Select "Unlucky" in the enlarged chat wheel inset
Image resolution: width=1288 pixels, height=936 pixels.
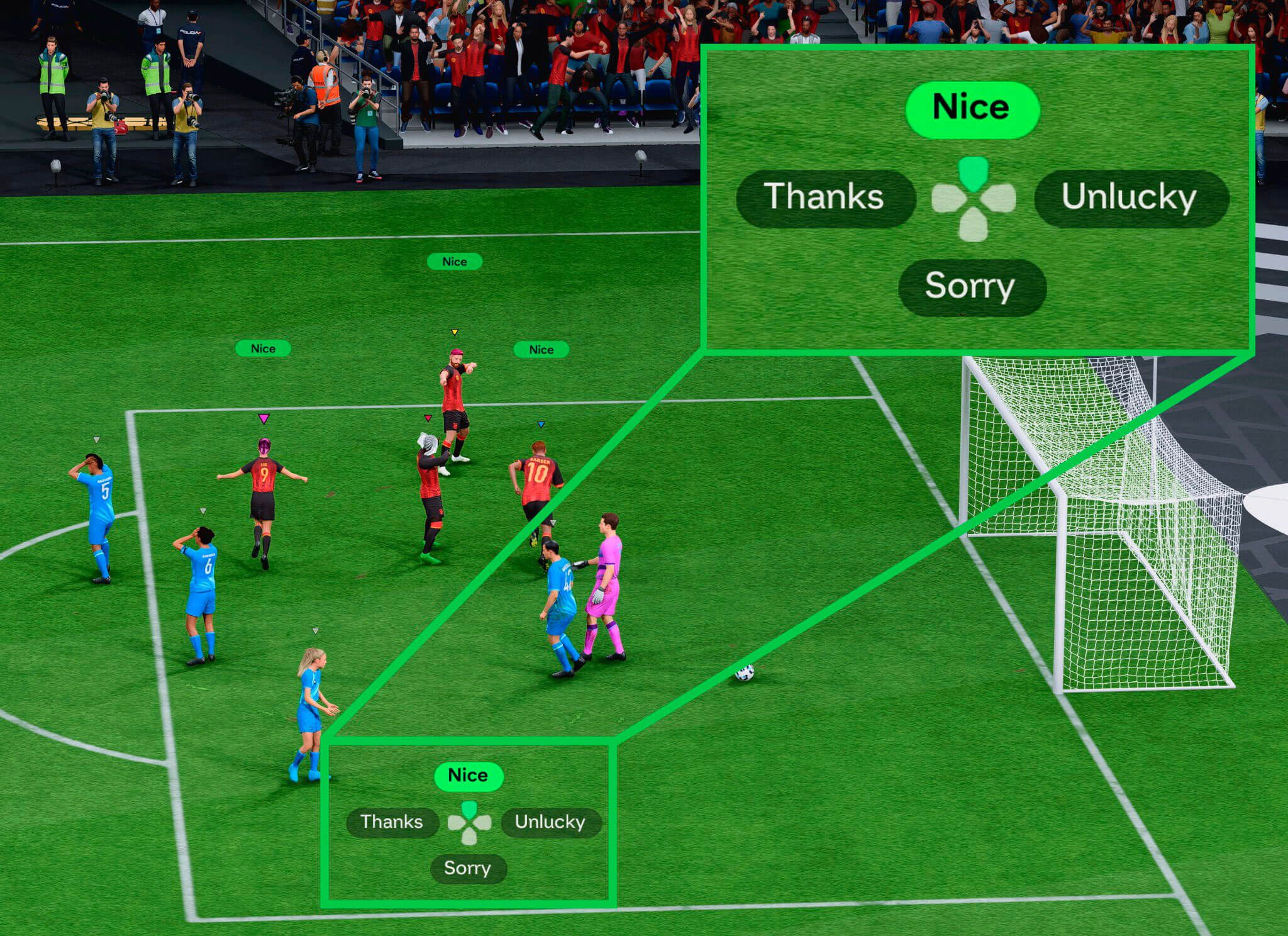pyautogui.click(x=1130, y=198)
